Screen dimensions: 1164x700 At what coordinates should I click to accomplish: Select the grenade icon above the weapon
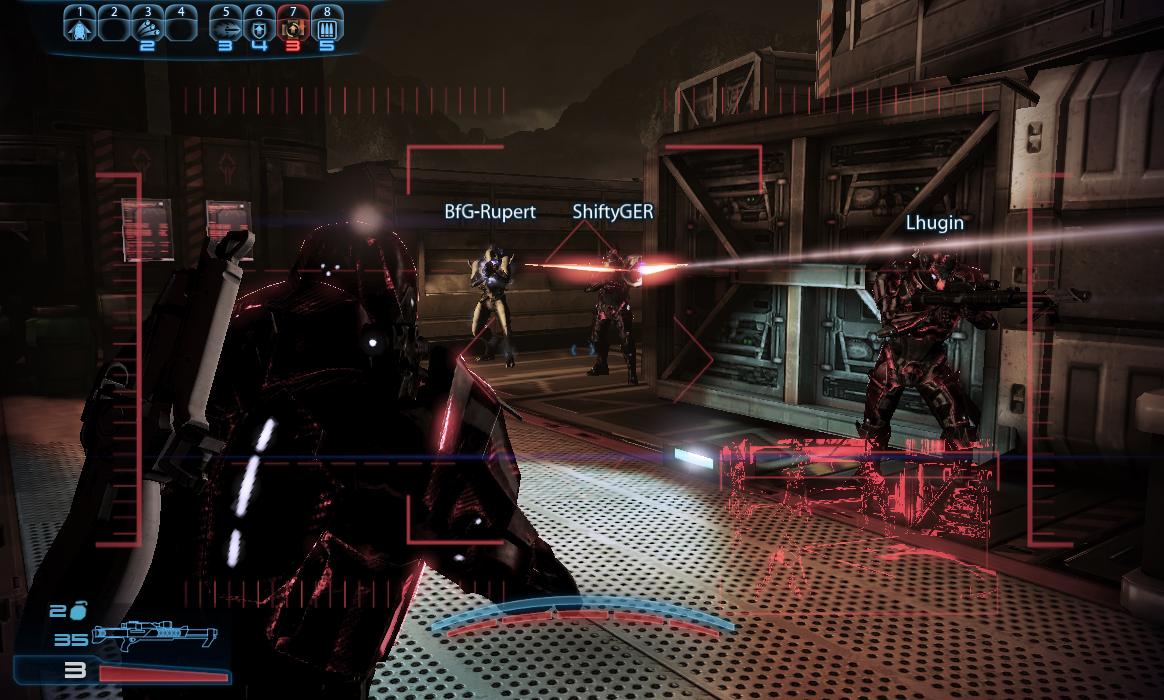(x=80, y=609)
